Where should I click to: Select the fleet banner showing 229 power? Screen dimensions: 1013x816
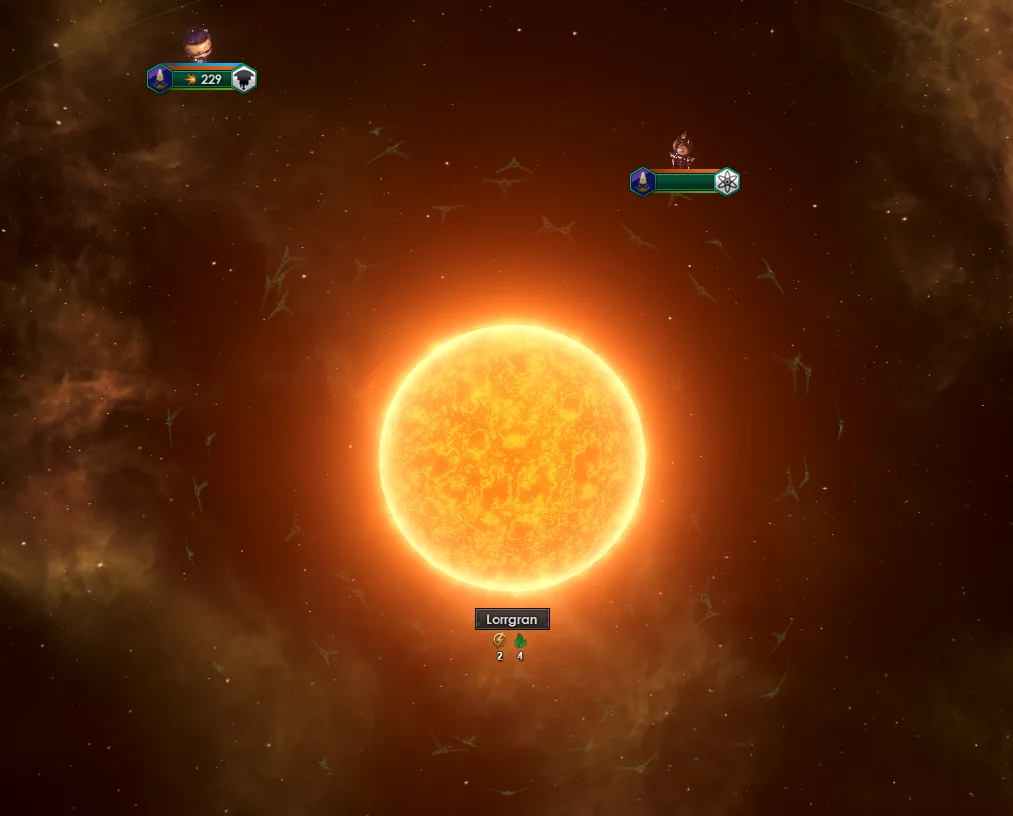(203, 79)
